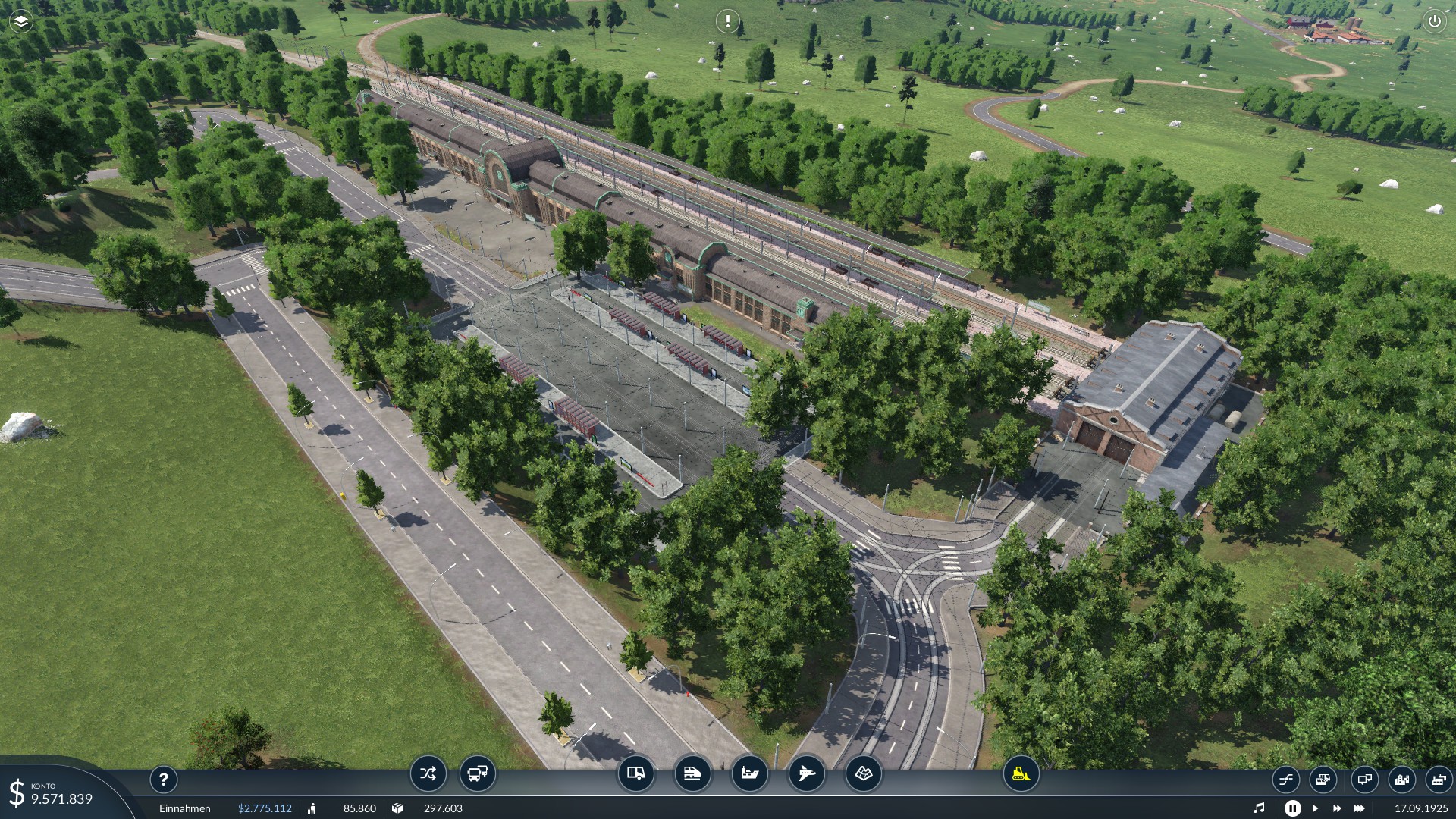Open the vehicle and depot list icon
The width and height of the screenshot is (1456, 819).
click(1323, 779)
